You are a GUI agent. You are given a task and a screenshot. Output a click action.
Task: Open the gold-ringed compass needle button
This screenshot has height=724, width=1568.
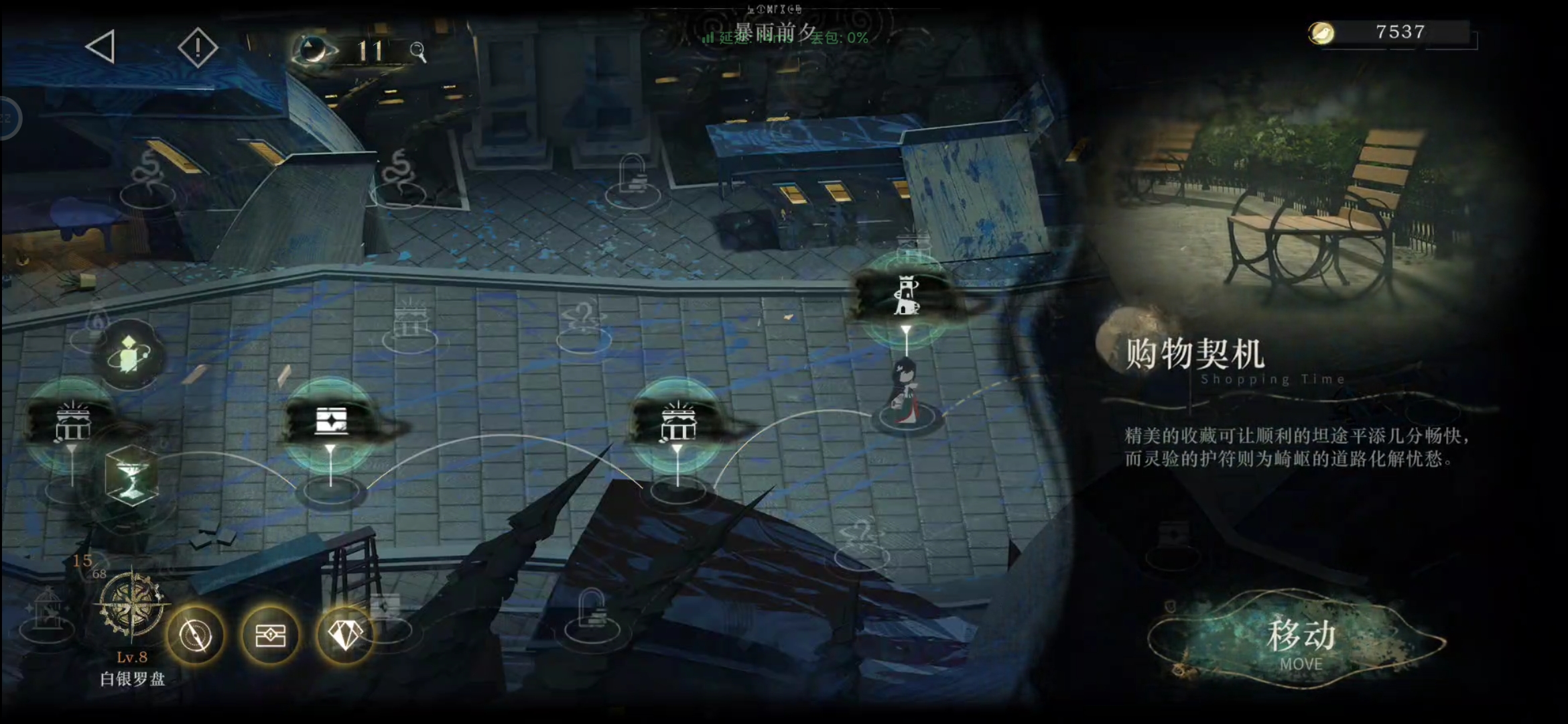196,635
